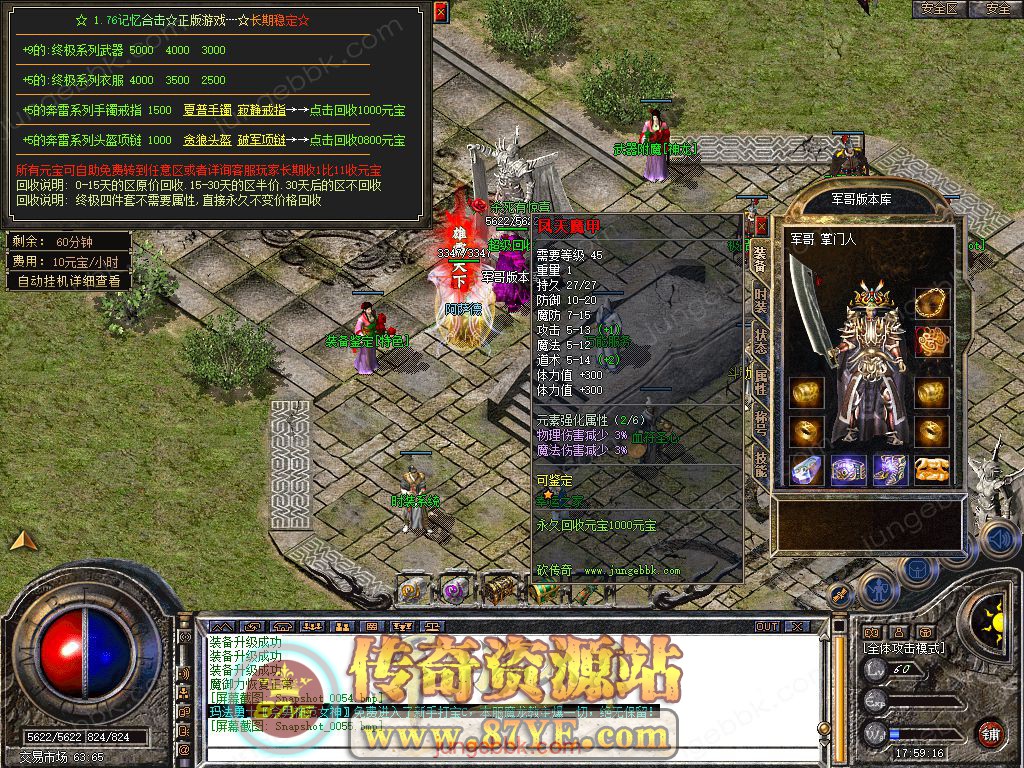The image size is (1024, 768).
Task: Click the OUT button above chat
Action: 767,627
